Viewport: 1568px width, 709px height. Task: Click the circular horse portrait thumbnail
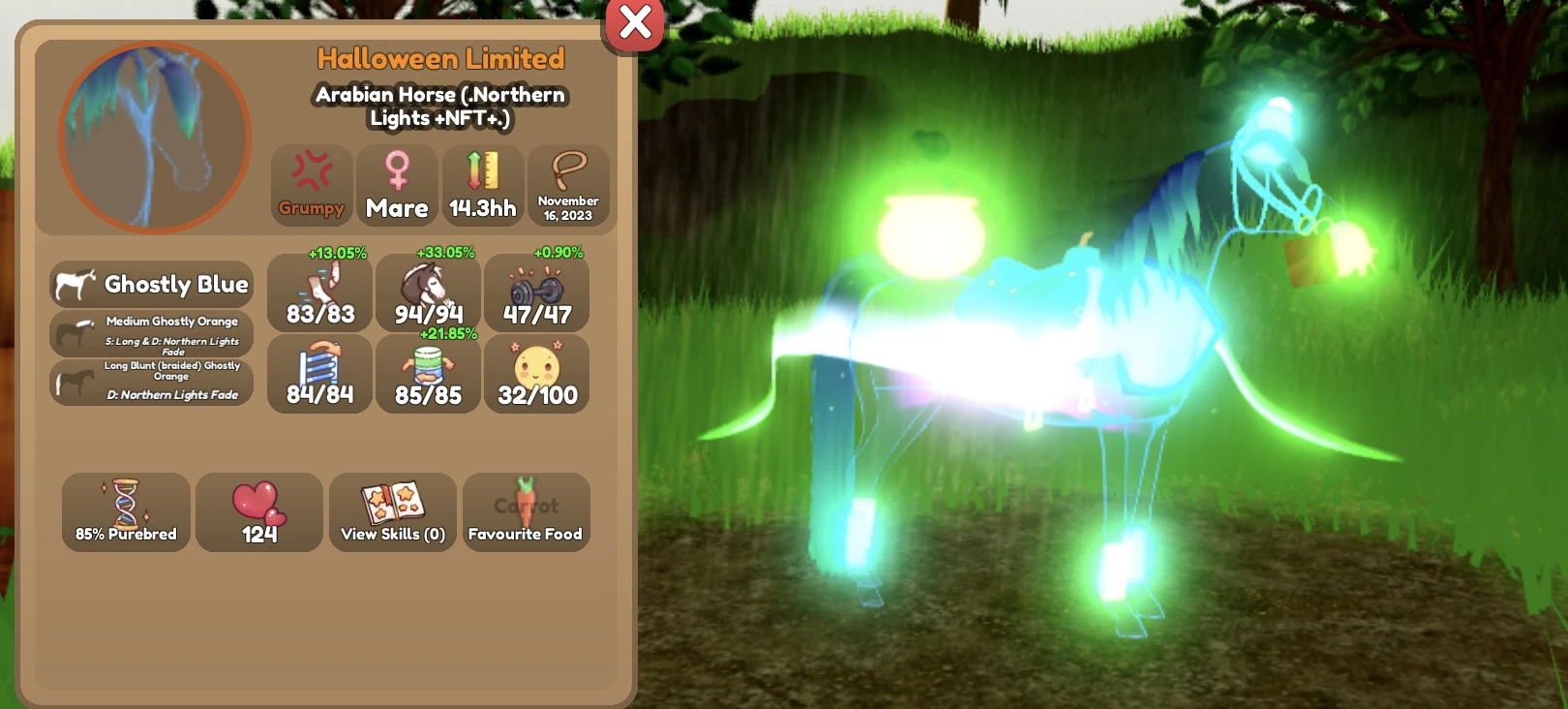(151, 134)
